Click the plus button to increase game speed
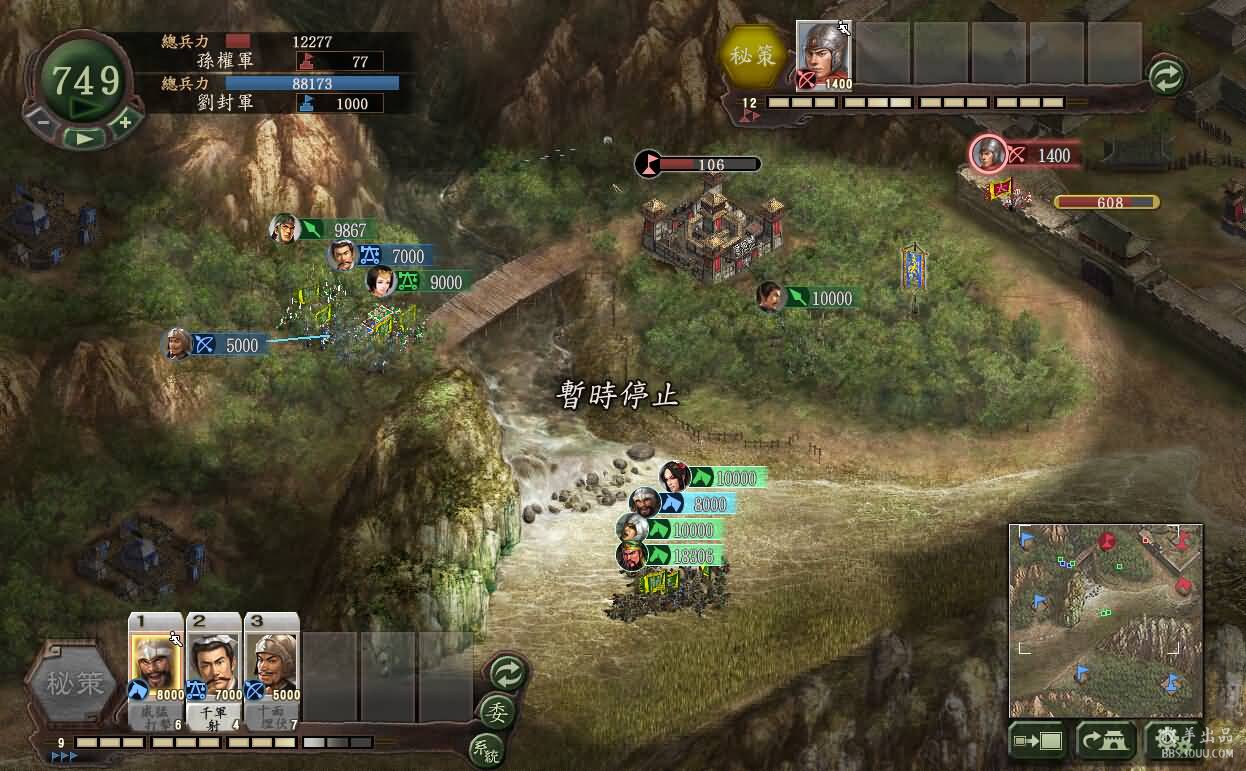Viewport: 1246px width, 771px height. click(124, 122)
